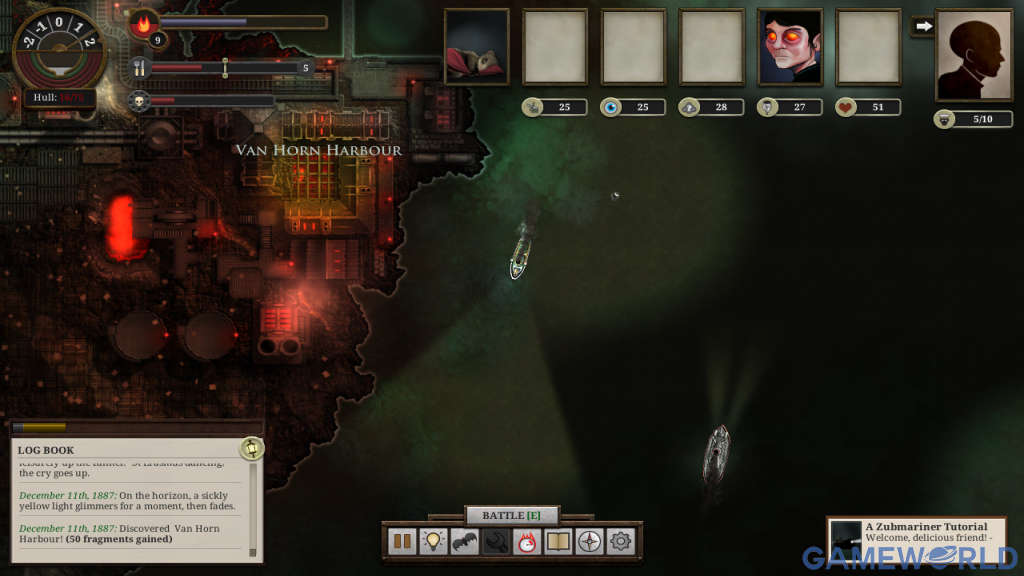Open the gear settings menu
The image size is (1024, 576).
tap(620, 542)
